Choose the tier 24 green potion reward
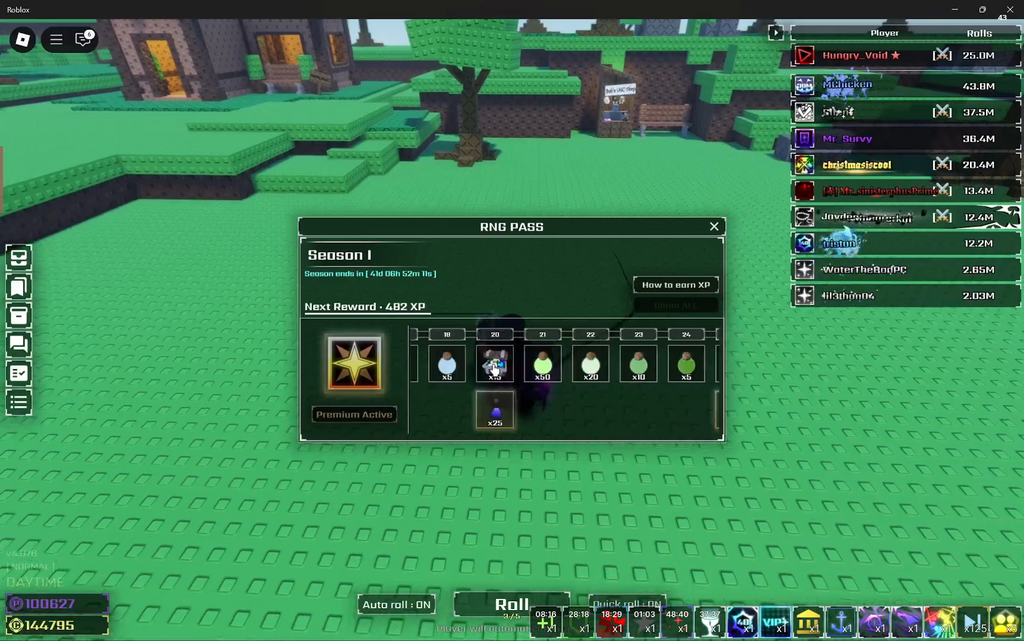Image resolution: width=1024 pixels, height=641 pixels. (x=686, y=364)
